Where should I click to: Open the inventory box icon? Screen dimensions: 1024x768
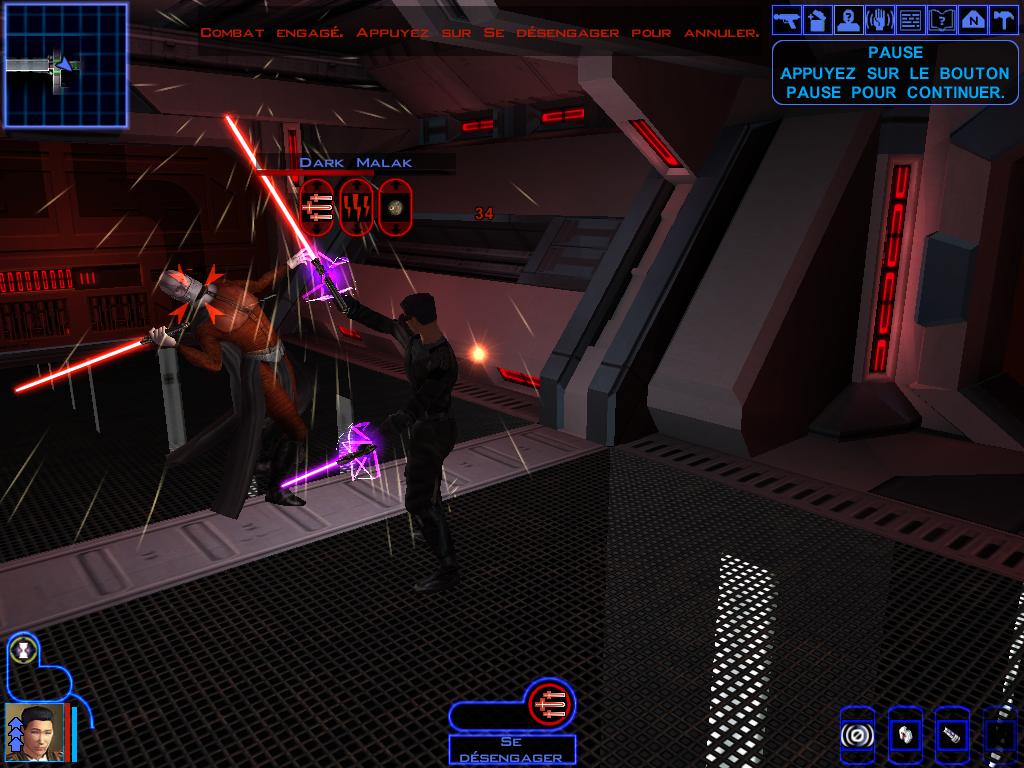coord(818,19)
